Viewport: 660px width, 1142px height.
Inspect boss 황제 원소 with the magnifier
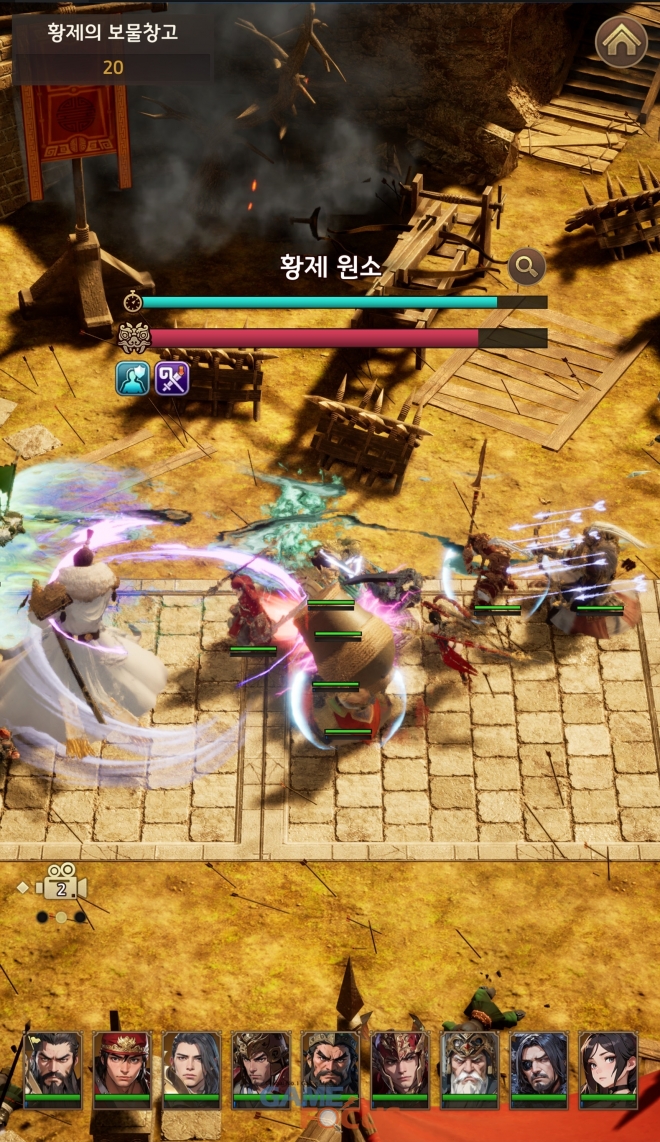pyautogui.click(x=526, y=266)
